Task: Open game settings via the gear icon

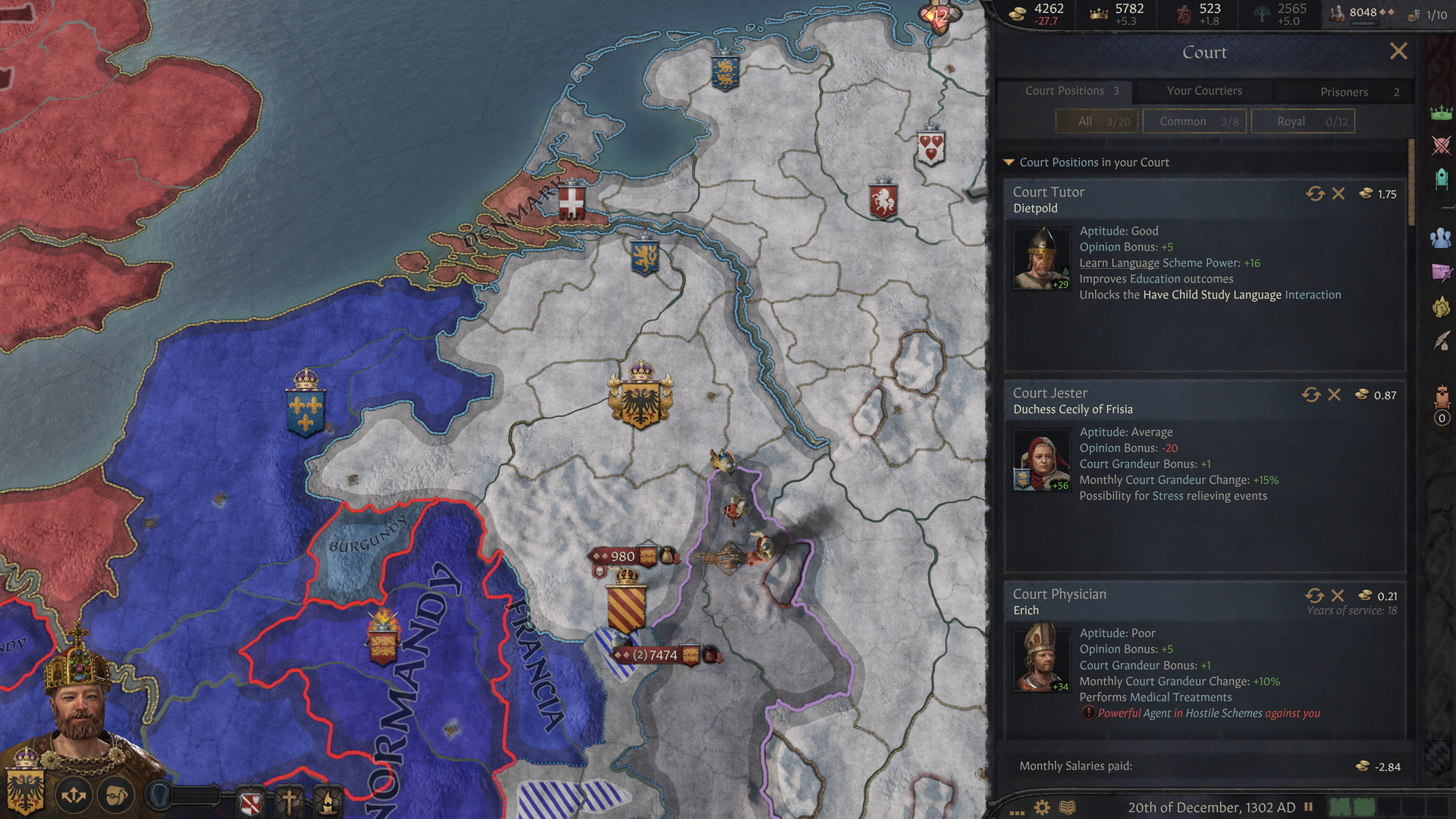Action: (x=1041, y=808)
